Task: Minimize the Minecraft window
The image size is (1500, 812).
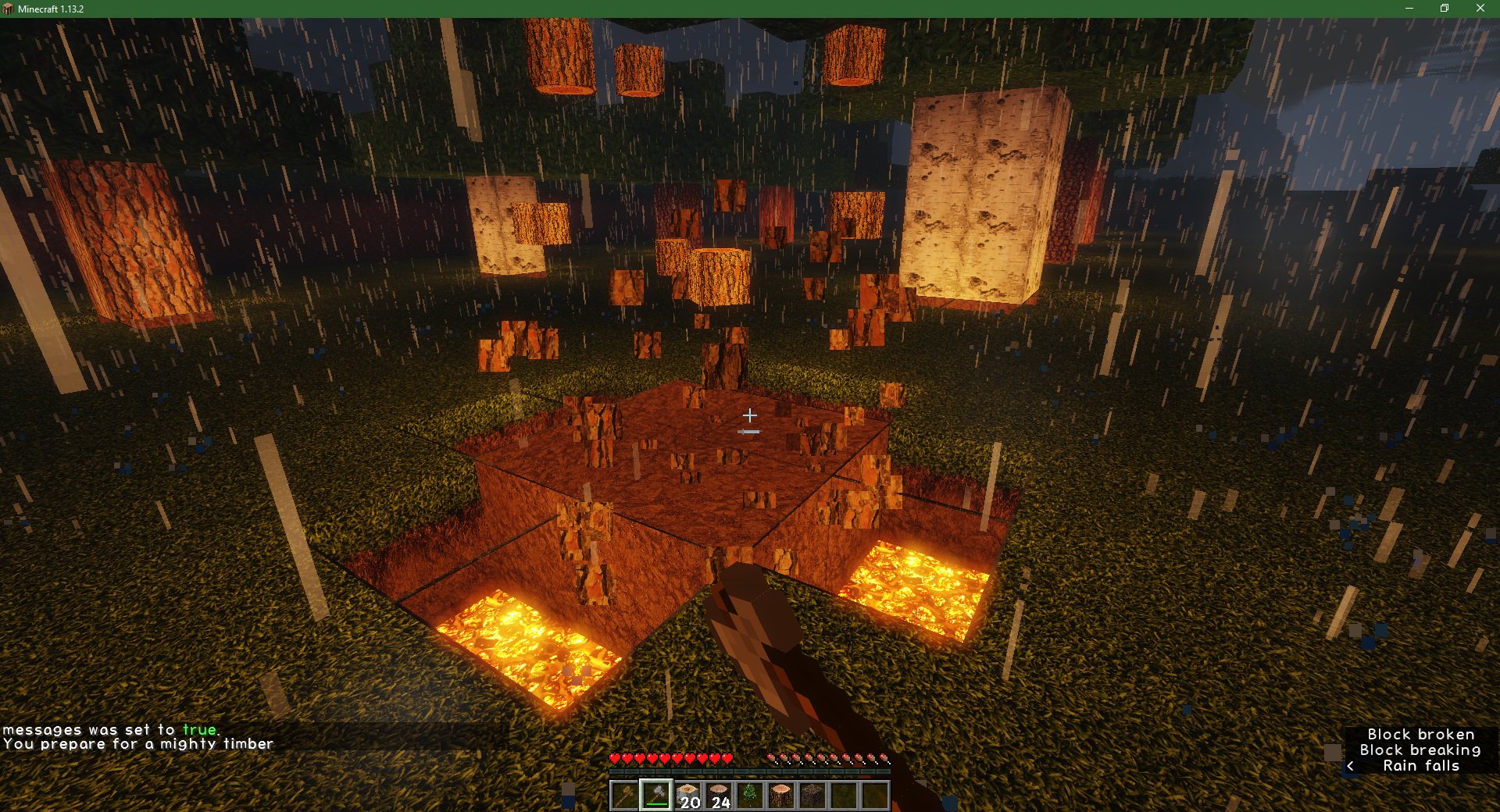Action: tap(1409, 9)
